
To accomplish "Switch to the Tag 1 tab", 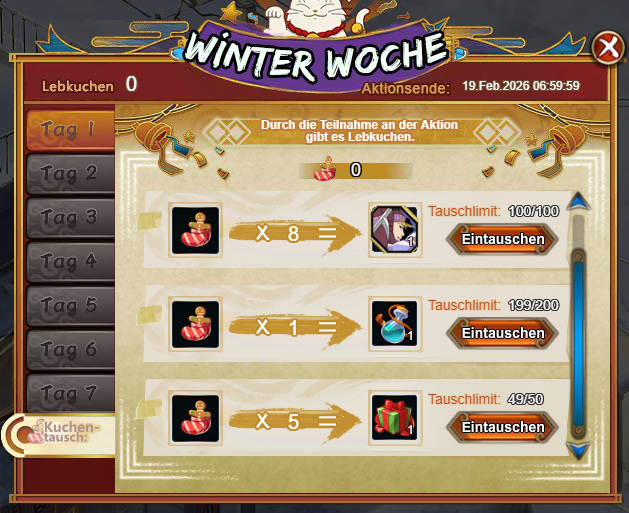I will pos(68,129).
